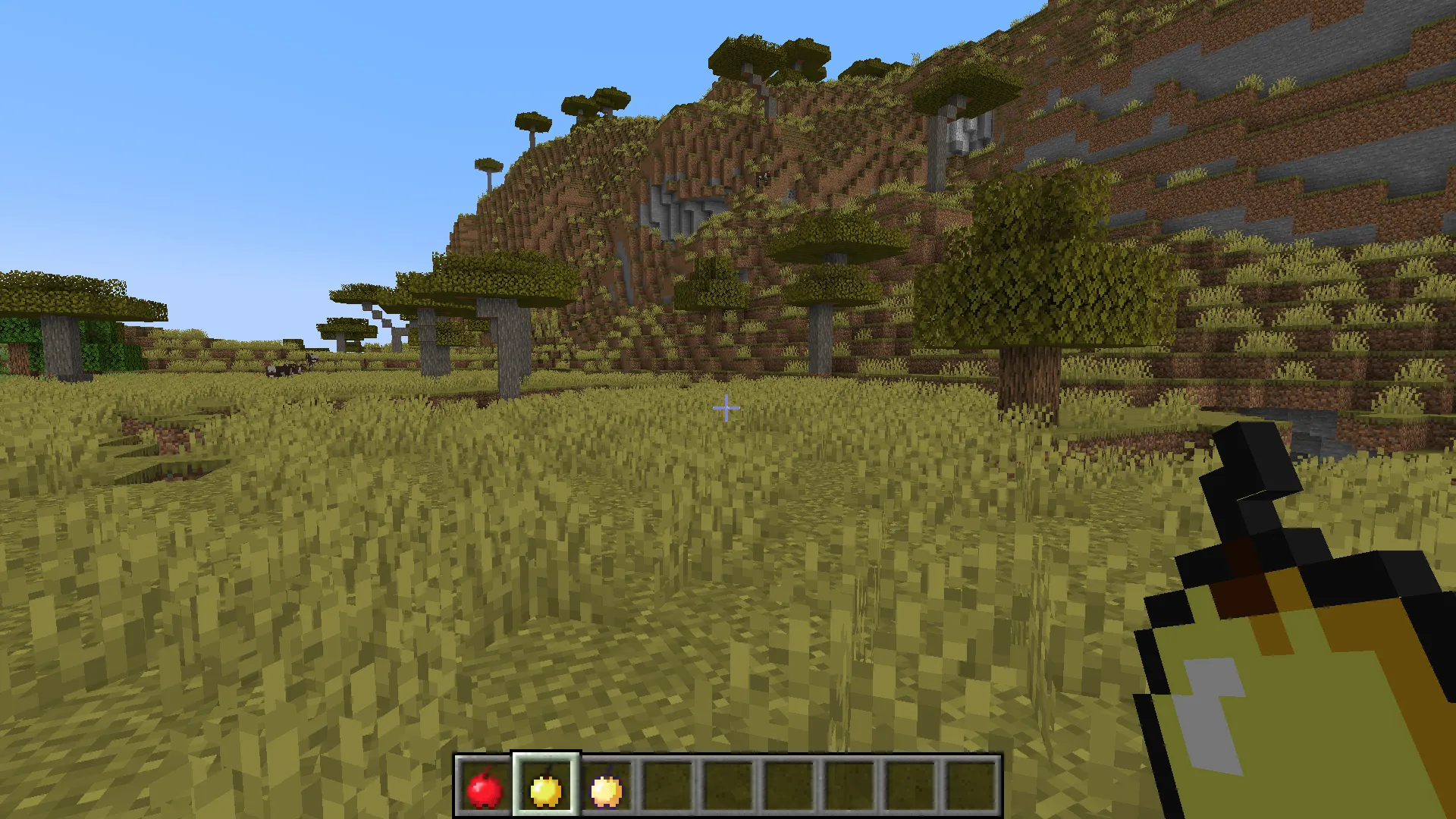Image resolution: width=1456 pixels, height=819 pixels.
Task: Click the crosshair at screen center
Action: (x=726, y=408)
